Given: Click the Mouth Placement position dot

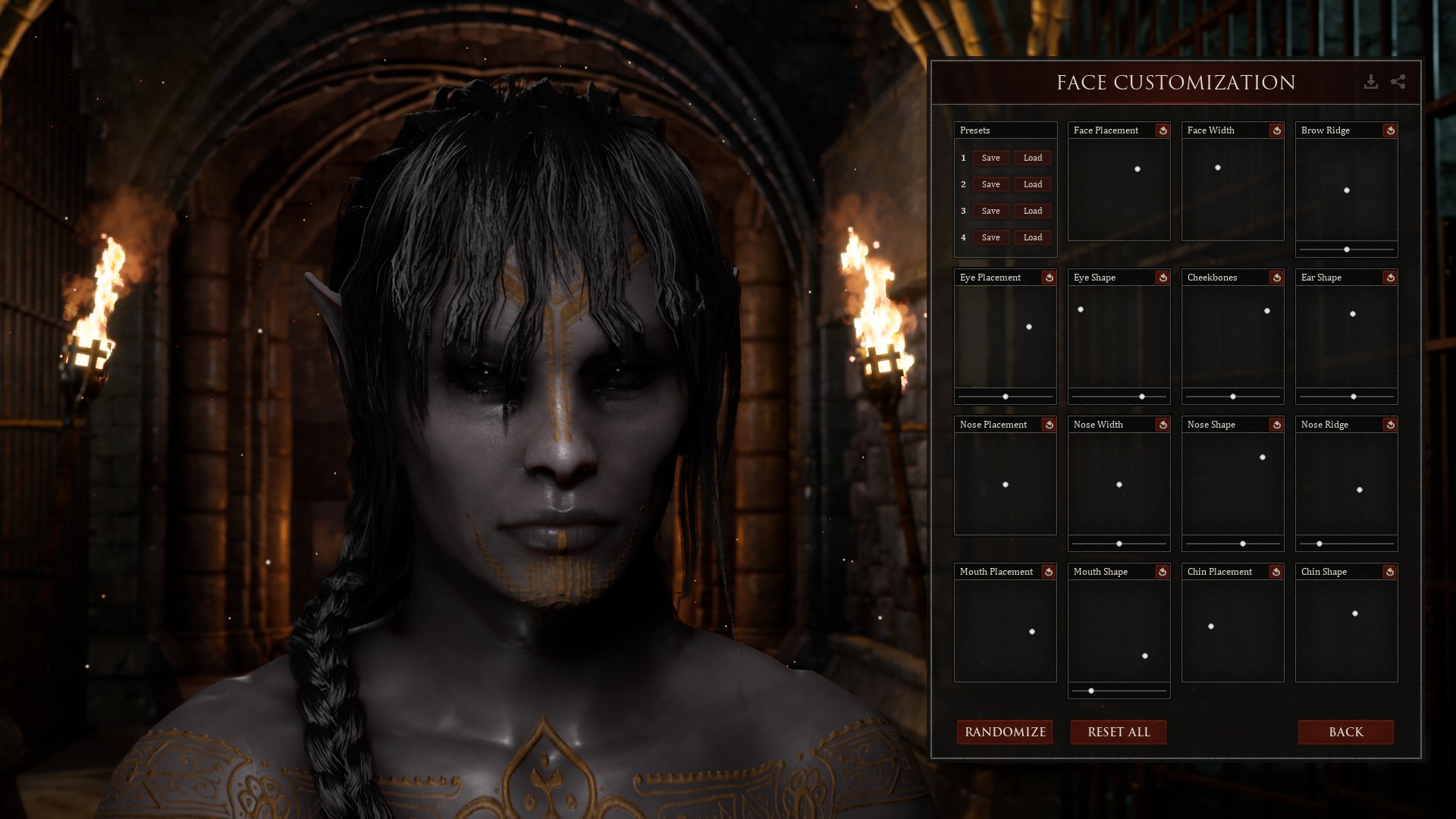Looking at the screenshot, I should (1032, 632).
